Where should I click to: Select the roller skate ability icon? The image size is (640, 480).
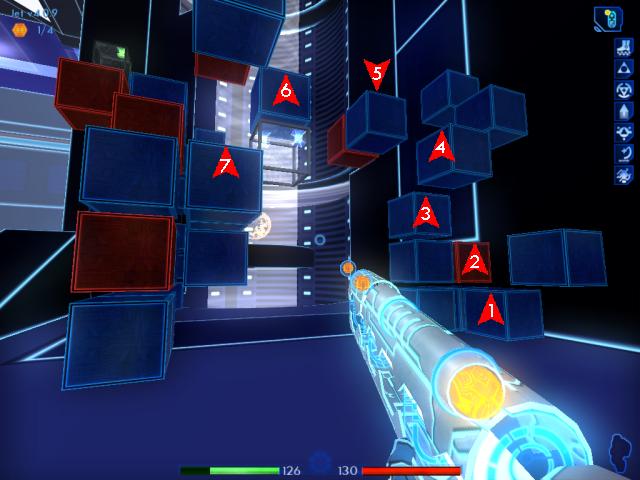[623, 47]
